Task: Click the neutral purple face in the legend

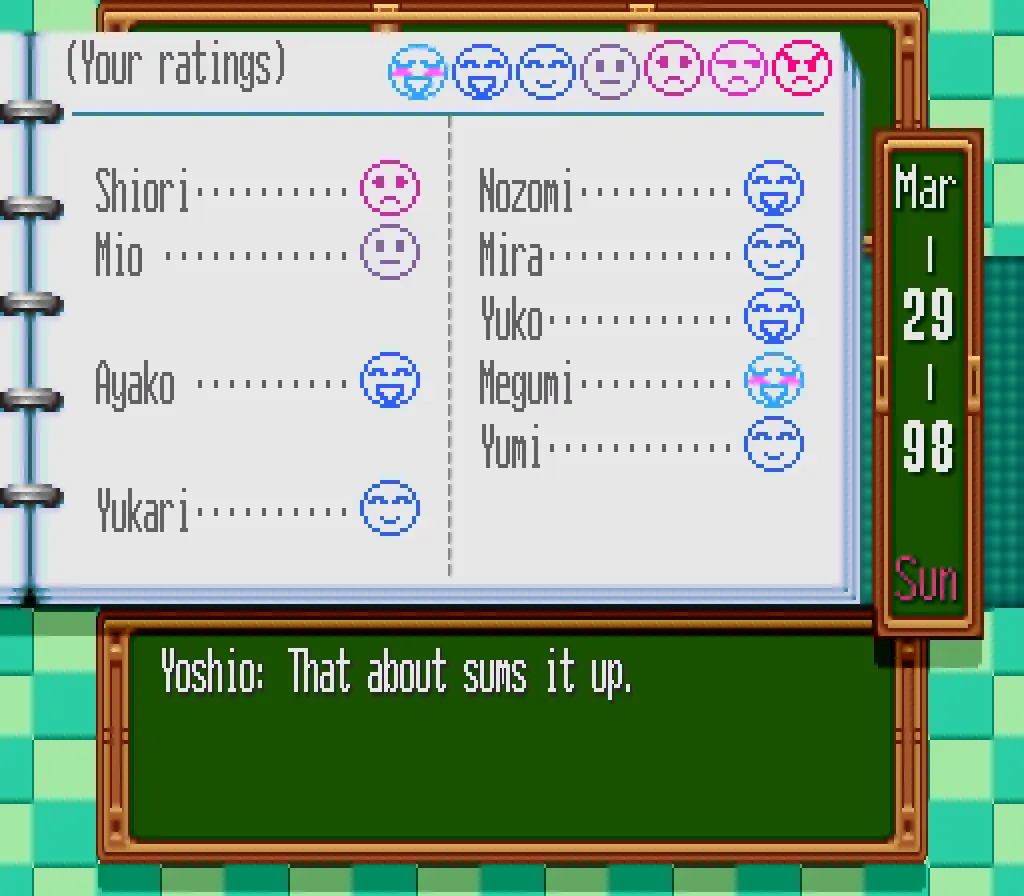Action: (609, 71)
